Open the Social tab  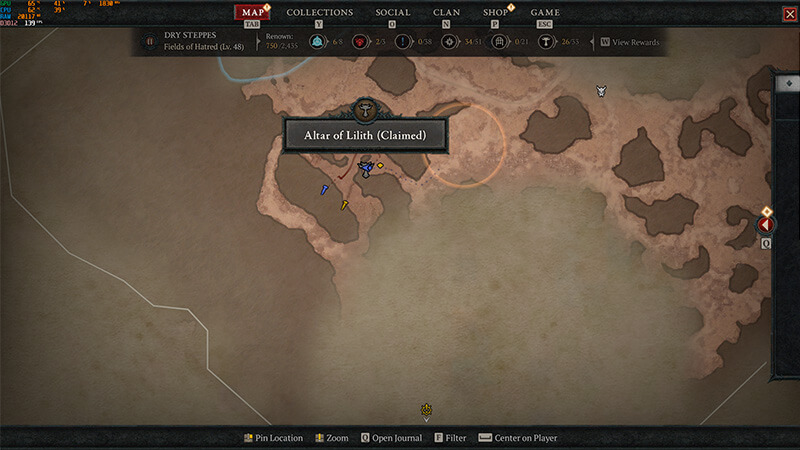point(392,13)
